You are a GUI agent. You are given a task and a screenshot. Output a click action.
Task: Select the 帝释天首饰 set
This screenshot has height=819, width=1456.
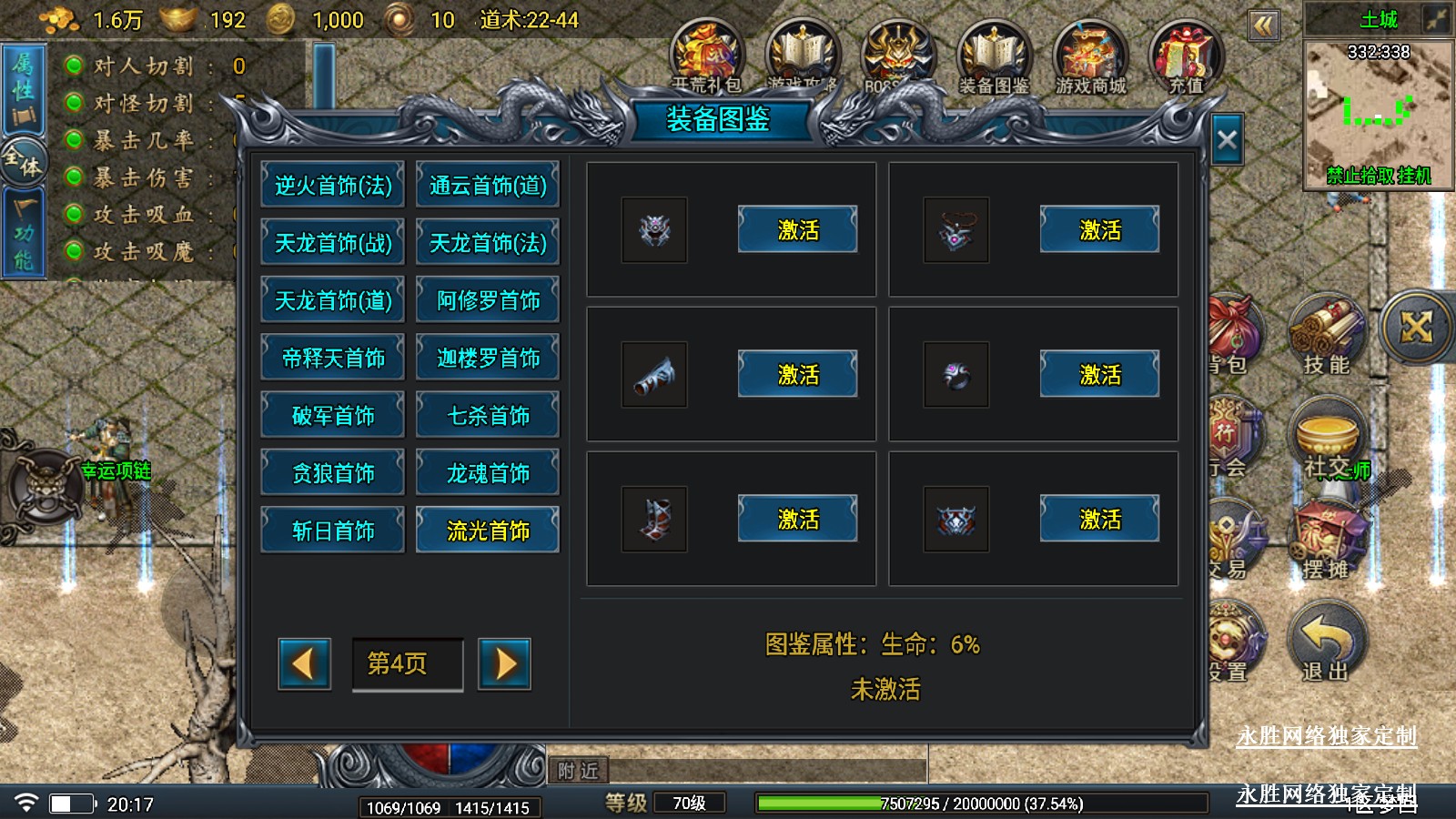333,359
